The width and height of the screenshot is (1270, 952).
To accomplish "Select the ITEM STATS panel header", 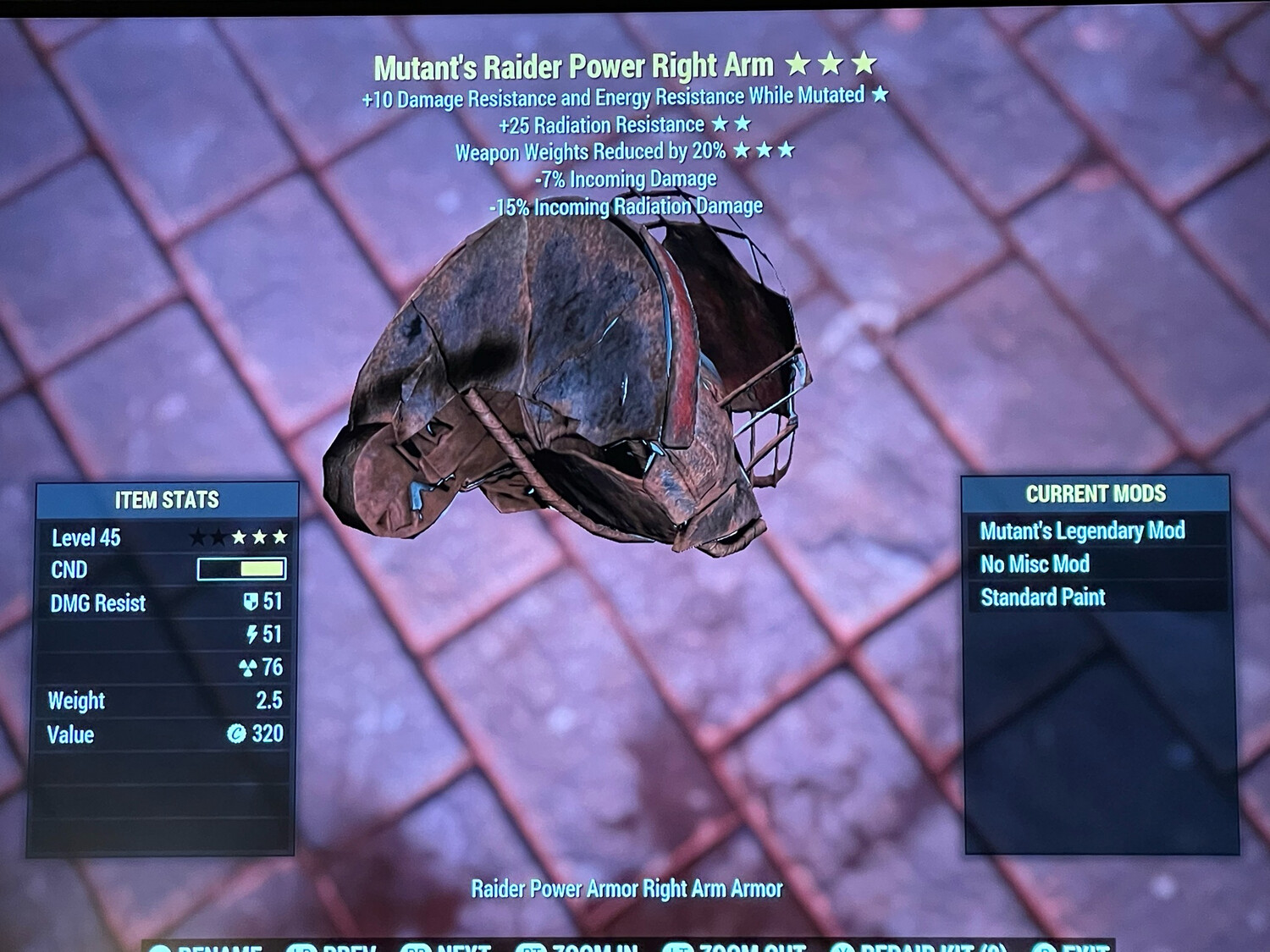I will tap(168, 499).
